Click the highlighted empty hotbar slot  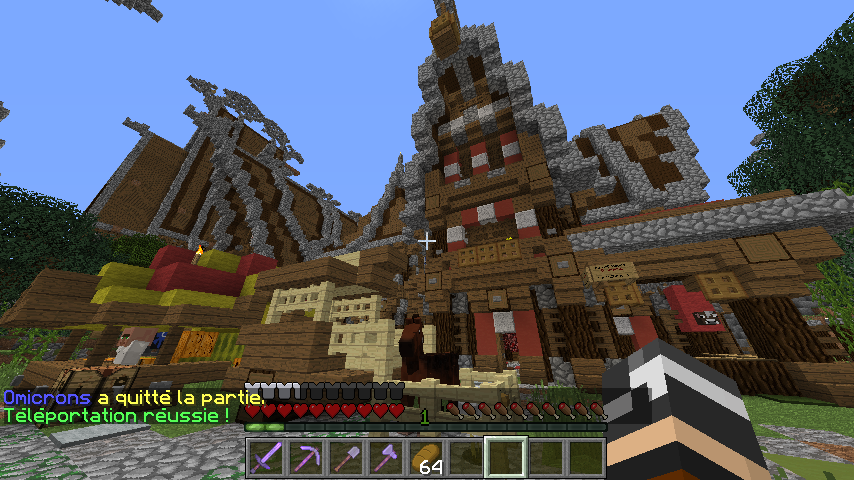click(x=506, y=457)
